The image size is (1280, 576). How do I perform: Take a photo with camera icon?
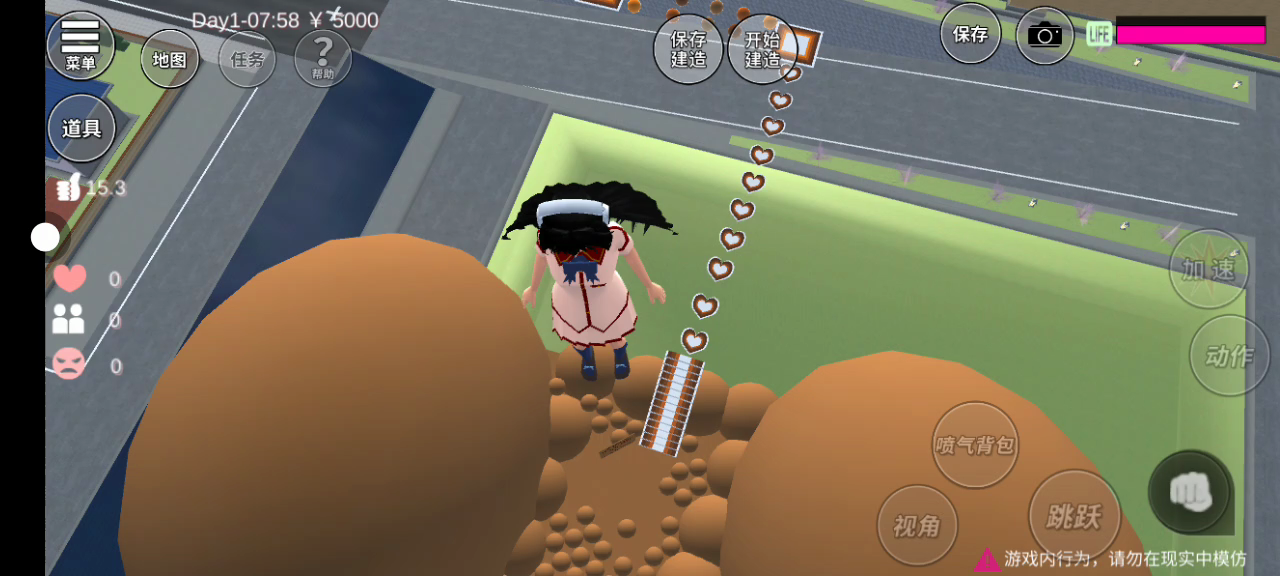[x=1044, y=36]
